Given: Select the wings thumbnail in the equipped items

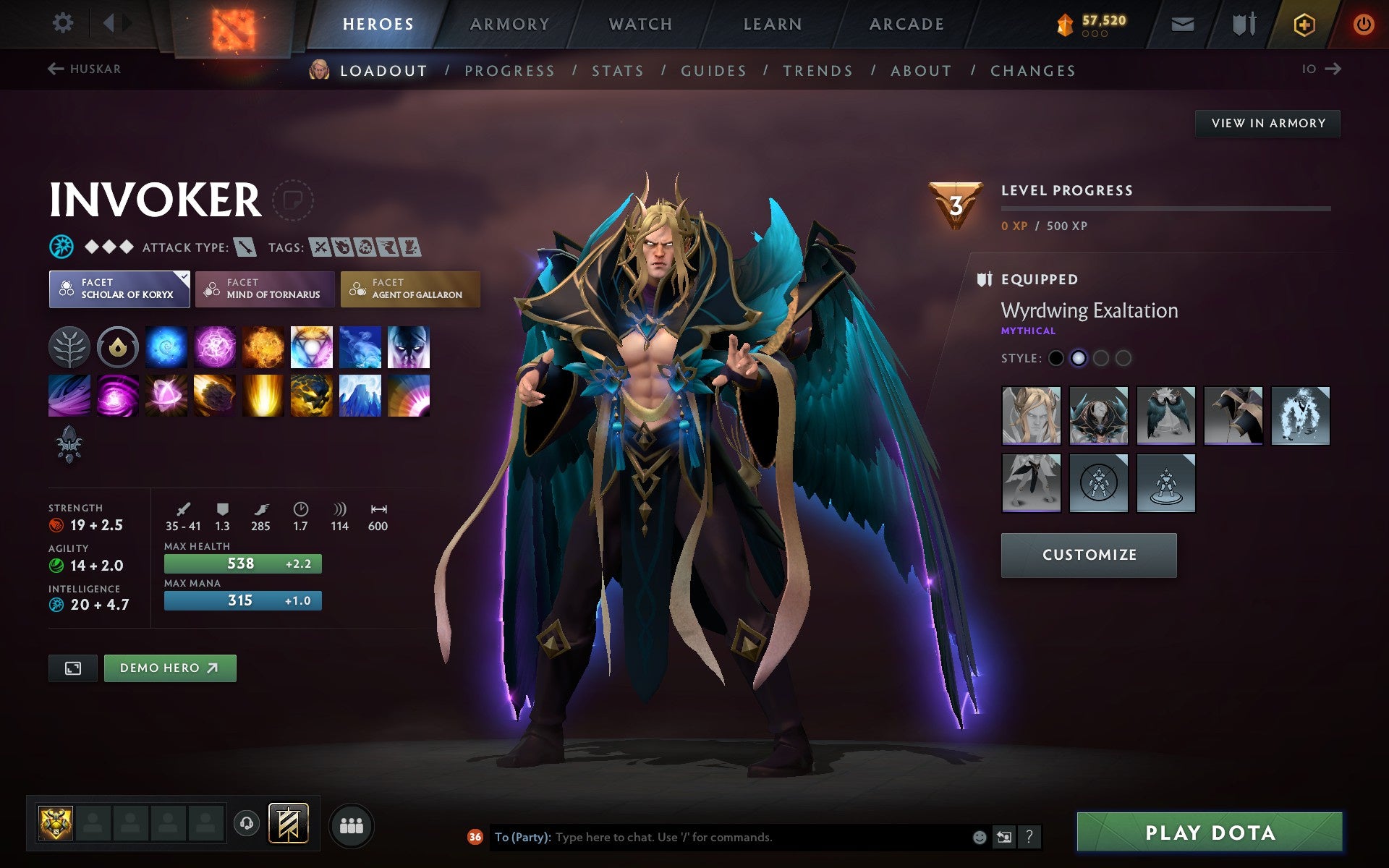Looking at the screenshot, I should (1166, 414).
